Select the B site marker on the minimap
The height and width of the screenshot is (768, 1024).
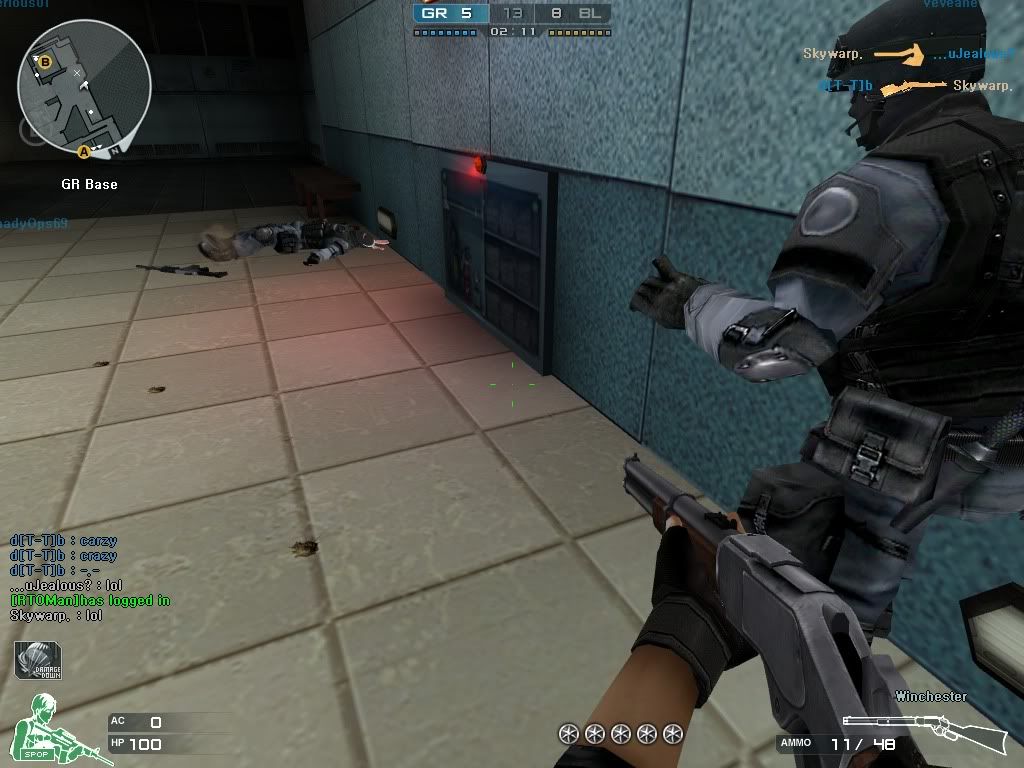(45, 61)
